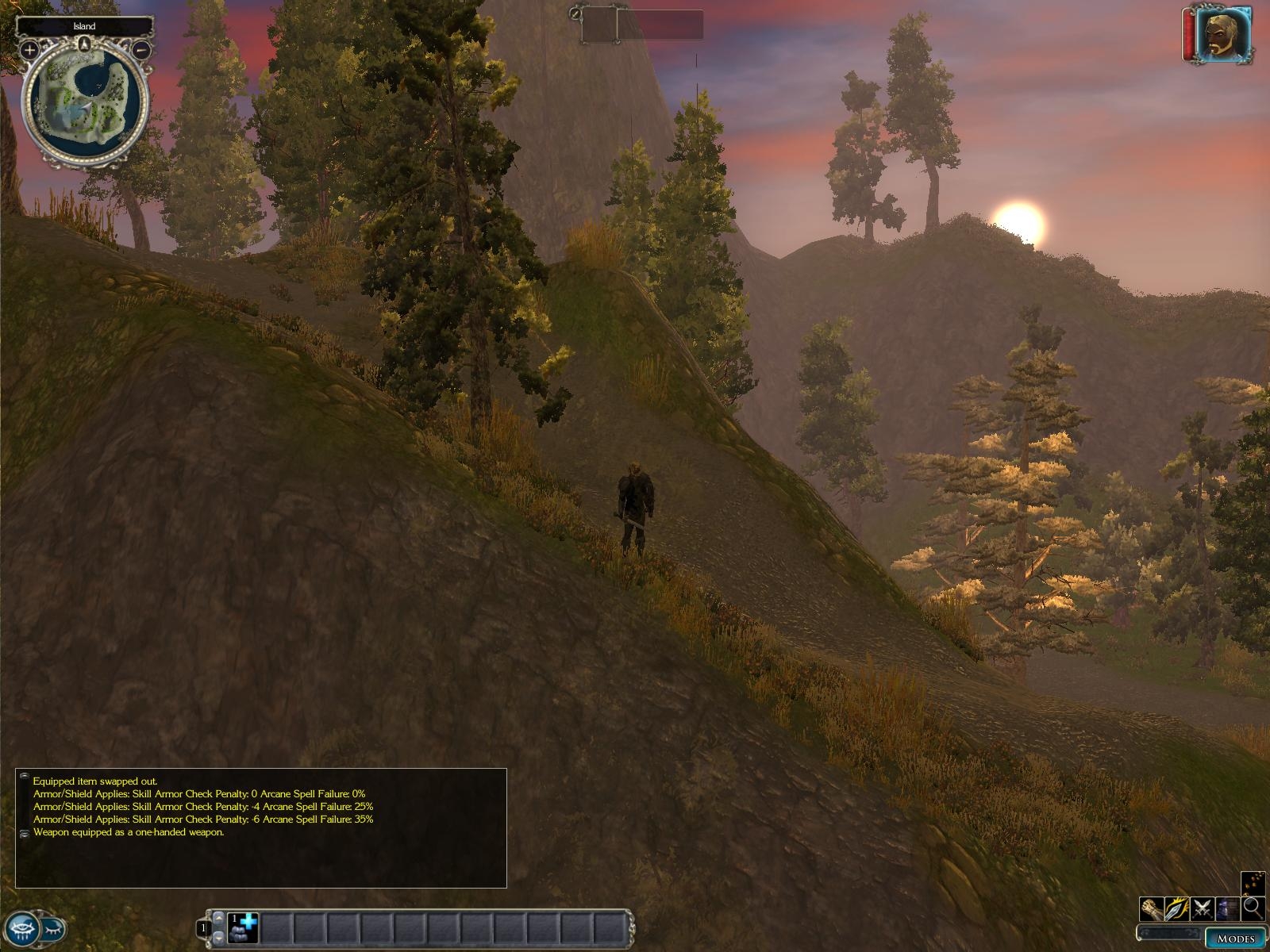
Task: Use the first hotbar slot heal item
Action: [243, 927]
